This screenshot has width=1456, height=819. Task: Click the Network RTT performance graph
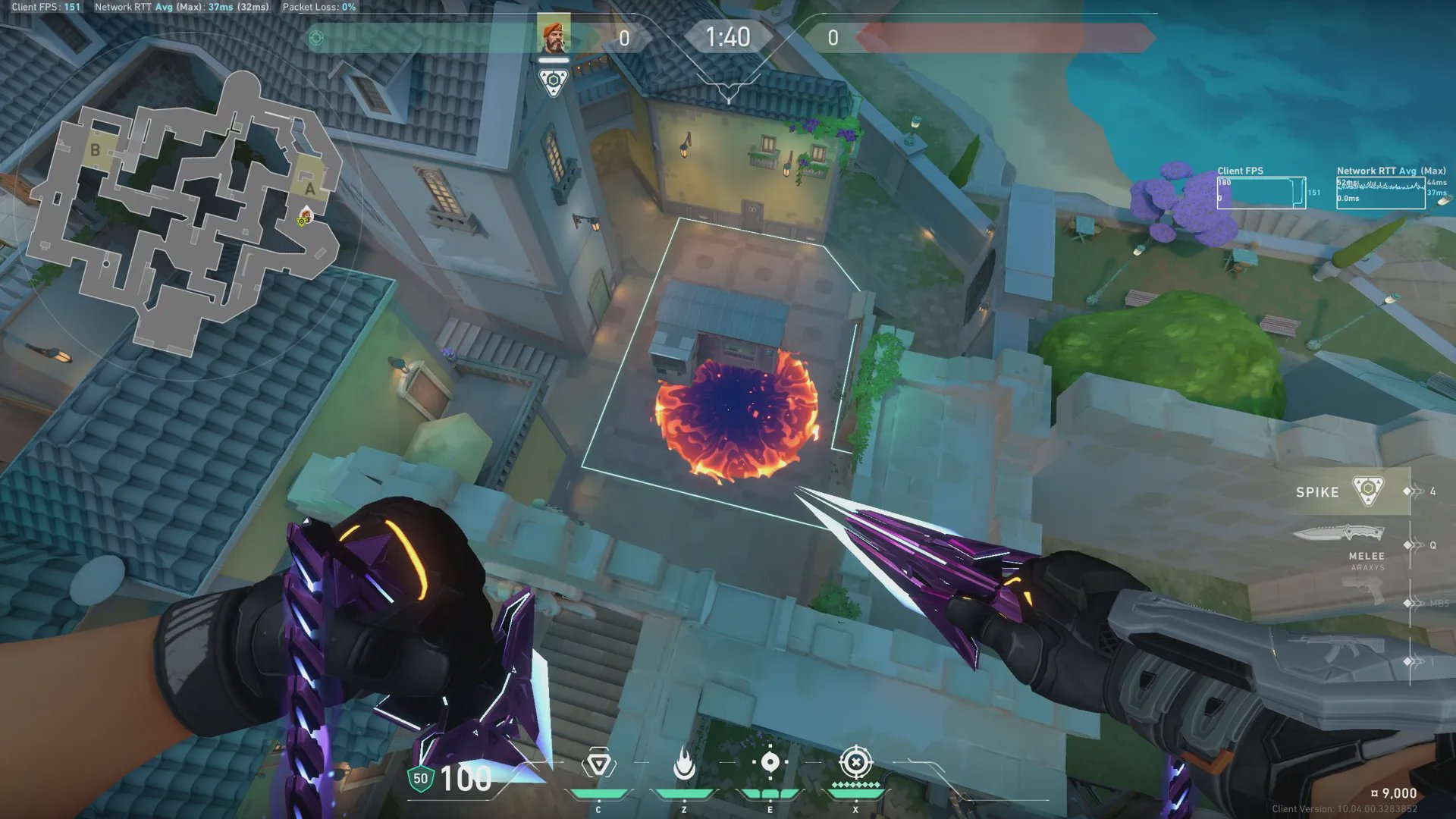pyautogui.click(x=1380, y=193)
